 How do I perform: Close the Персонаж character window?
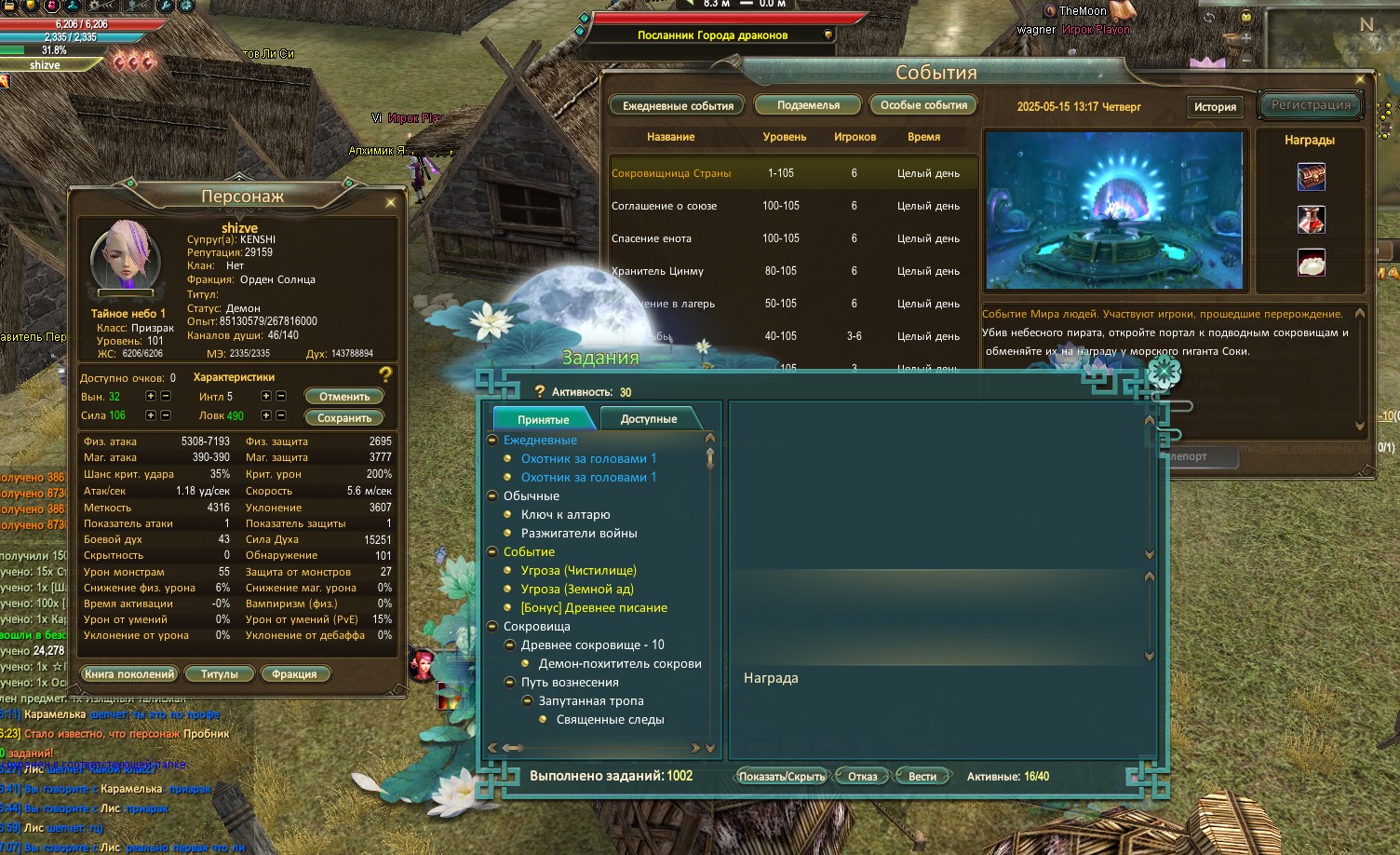pos(391,202)
